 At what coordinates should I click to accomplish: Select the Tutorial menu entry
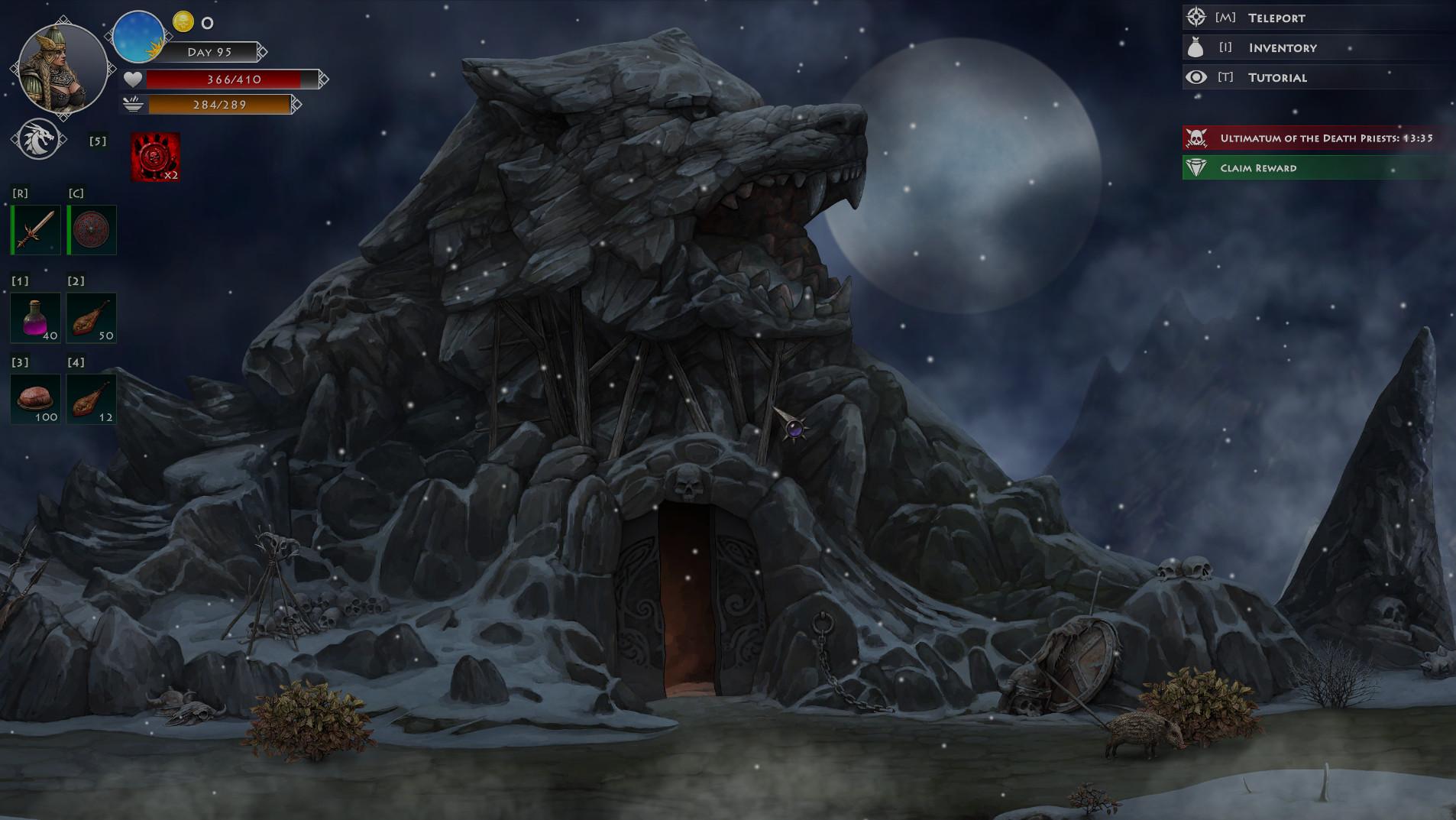pos(1276,76)
